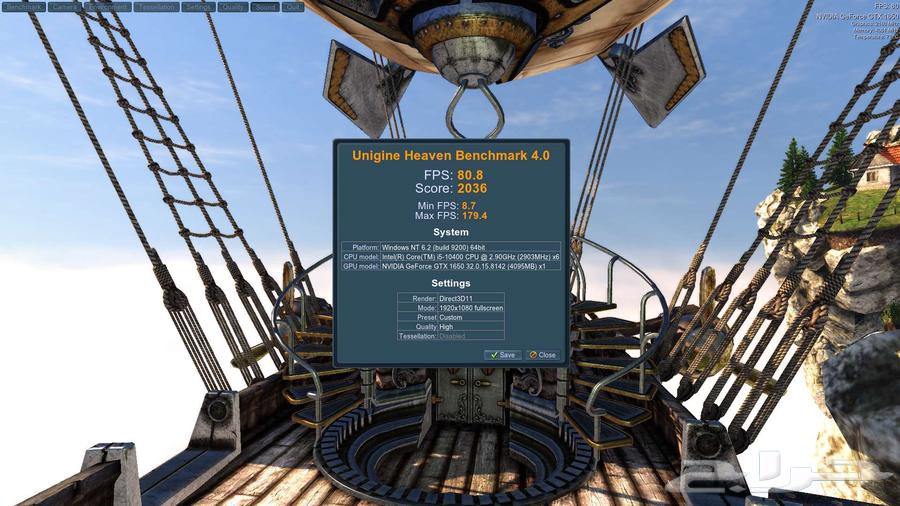
Task: Toggle the Tessellation top bar option
Action: pos(158,7)
